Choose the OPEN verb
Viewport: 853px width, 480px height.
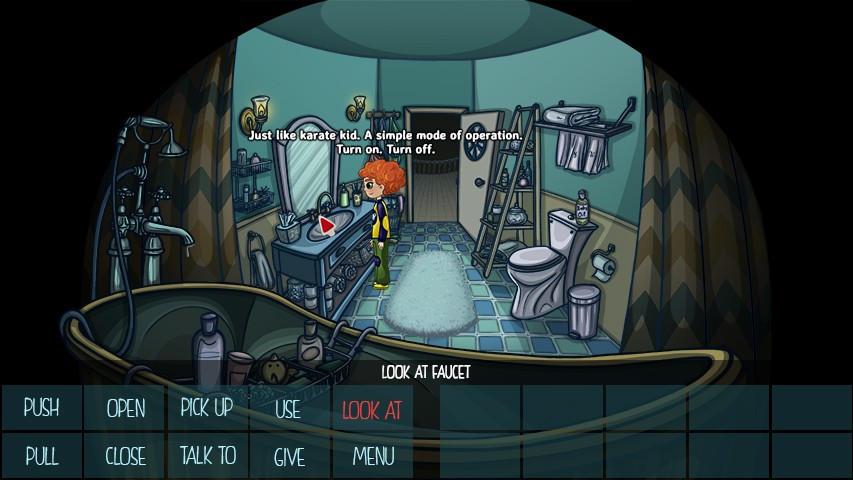click(x=125, y=408)
